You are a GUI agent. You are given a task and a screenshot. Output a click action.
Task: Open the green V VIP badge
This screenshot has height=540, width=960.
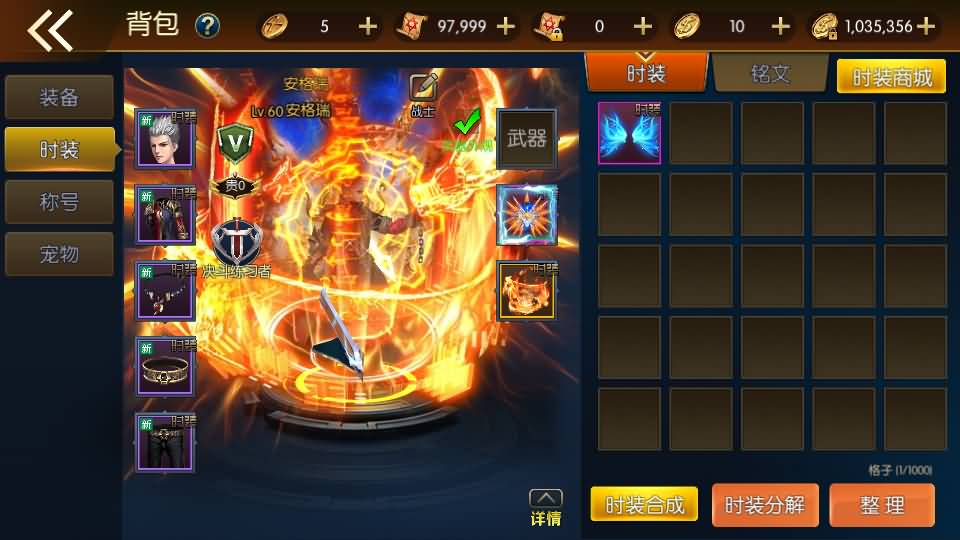click(x=235, y=142)
